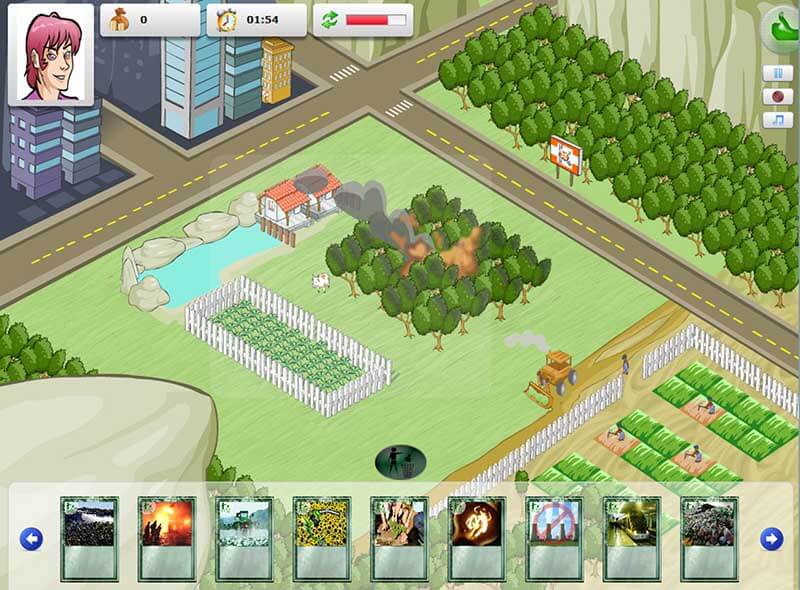Viewport: 800px width, 590px height.
Task: Select the red prohibition sign card
Action: pyautogui.click(x=554, y=538)
